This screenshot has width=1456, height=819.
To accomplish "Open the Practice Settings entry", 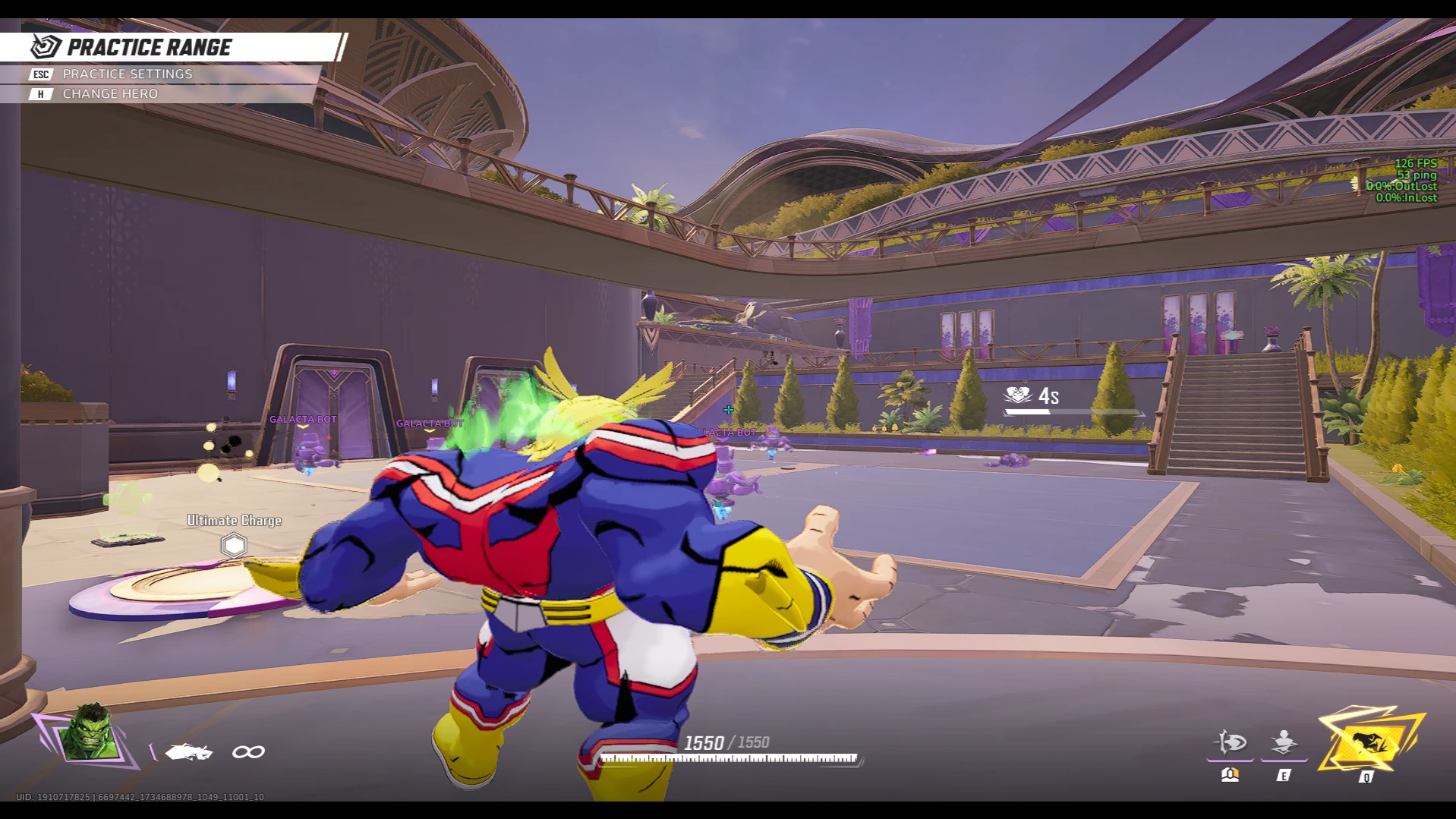I will tap(127, 74).
